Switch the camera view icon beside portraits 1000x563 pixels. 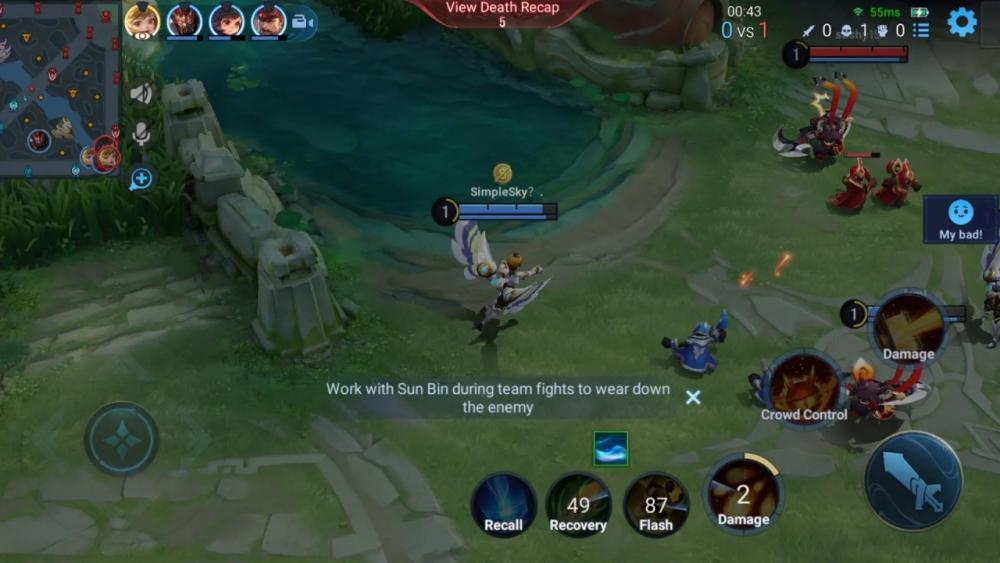(x=302, y=23)
